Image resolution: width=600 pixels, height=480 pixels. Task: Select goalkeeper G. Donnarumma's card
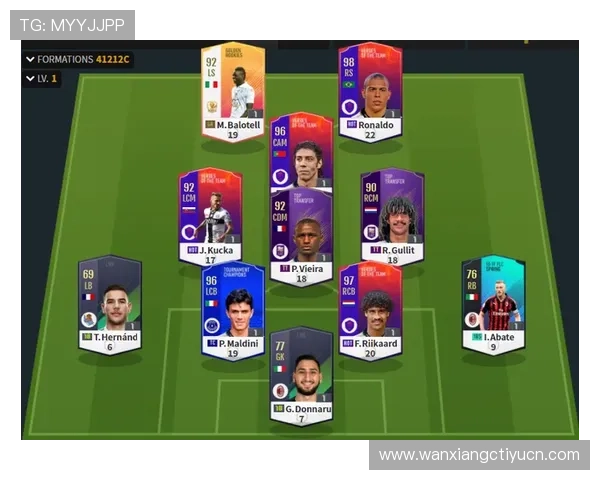pos(301,374)
